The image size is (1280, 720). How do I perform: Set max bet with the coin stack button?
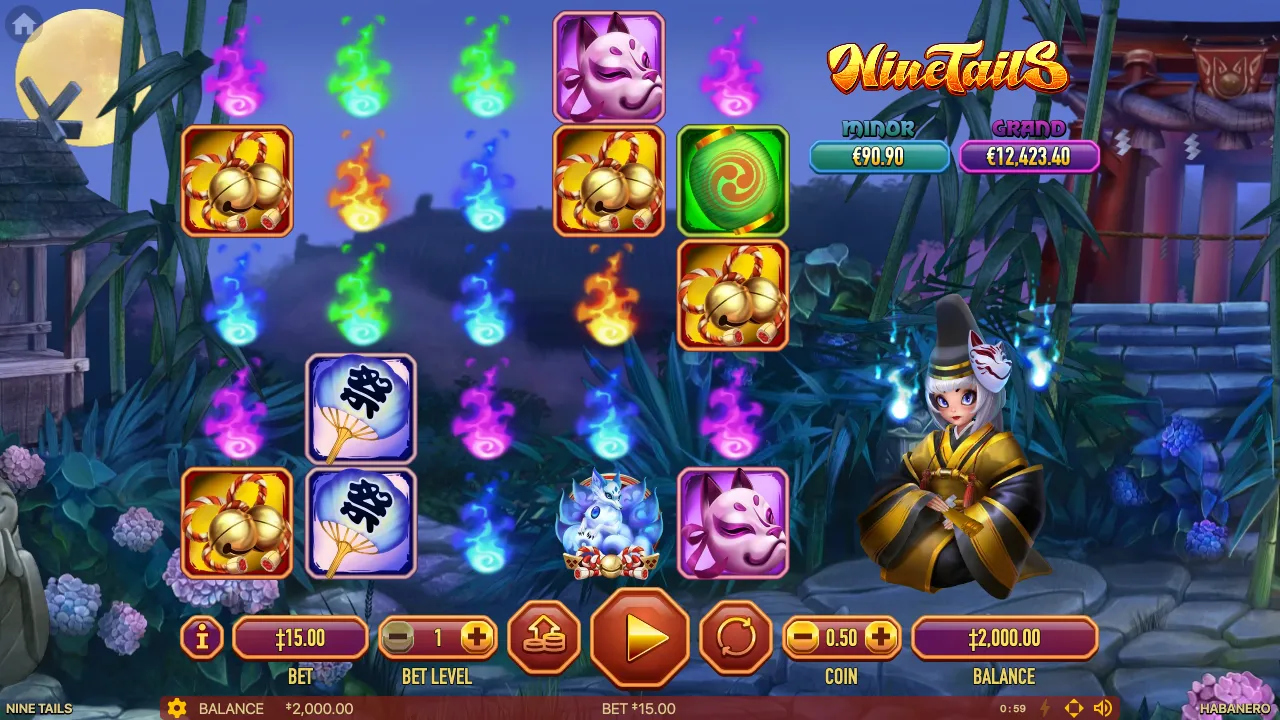(544, 637)
